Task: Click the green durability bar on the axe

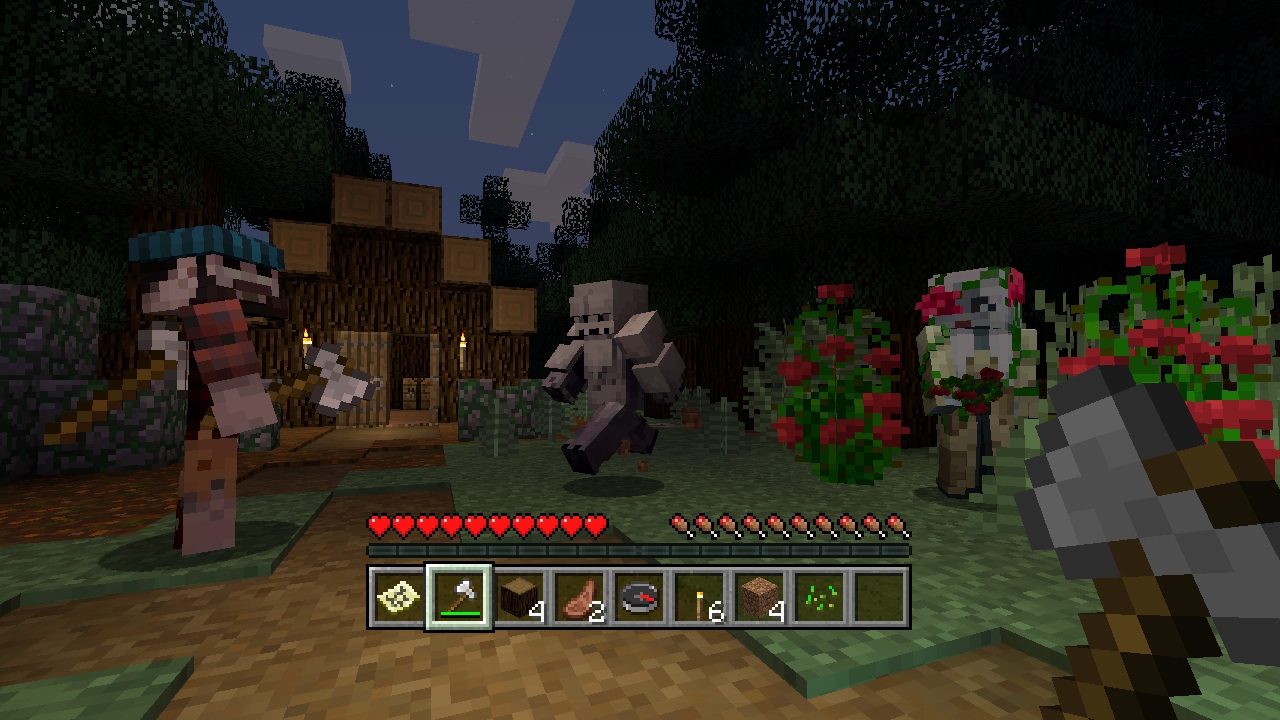Action: (x=459, y=614)
